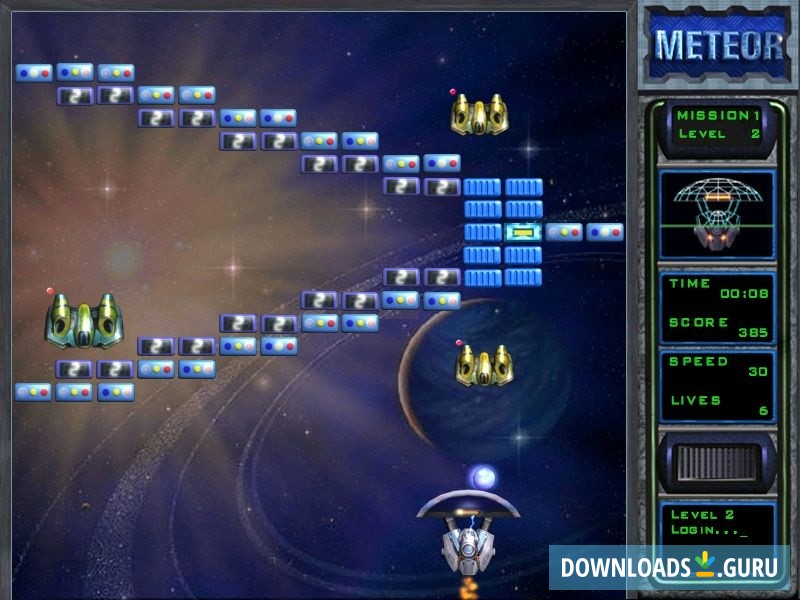The width and height of the screenshot is (800, 600).
Task: Click the METEOR logo panel
Action: [x=716, y=45]
